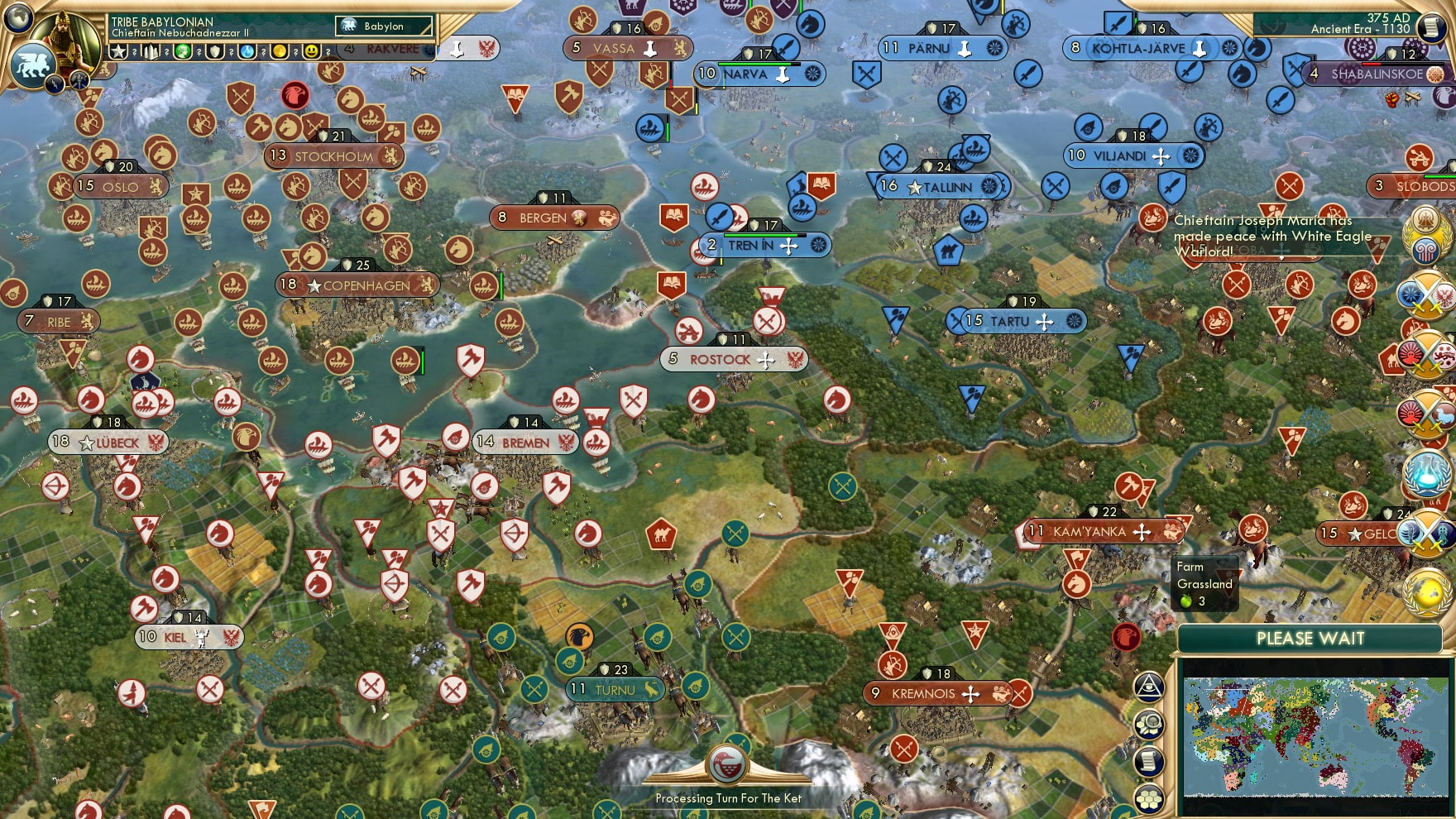The width and height of the screenshot is (1456, 819).
Task: Open the Babylon civilization selector dropdown
Action: click(x=384, y=26)
